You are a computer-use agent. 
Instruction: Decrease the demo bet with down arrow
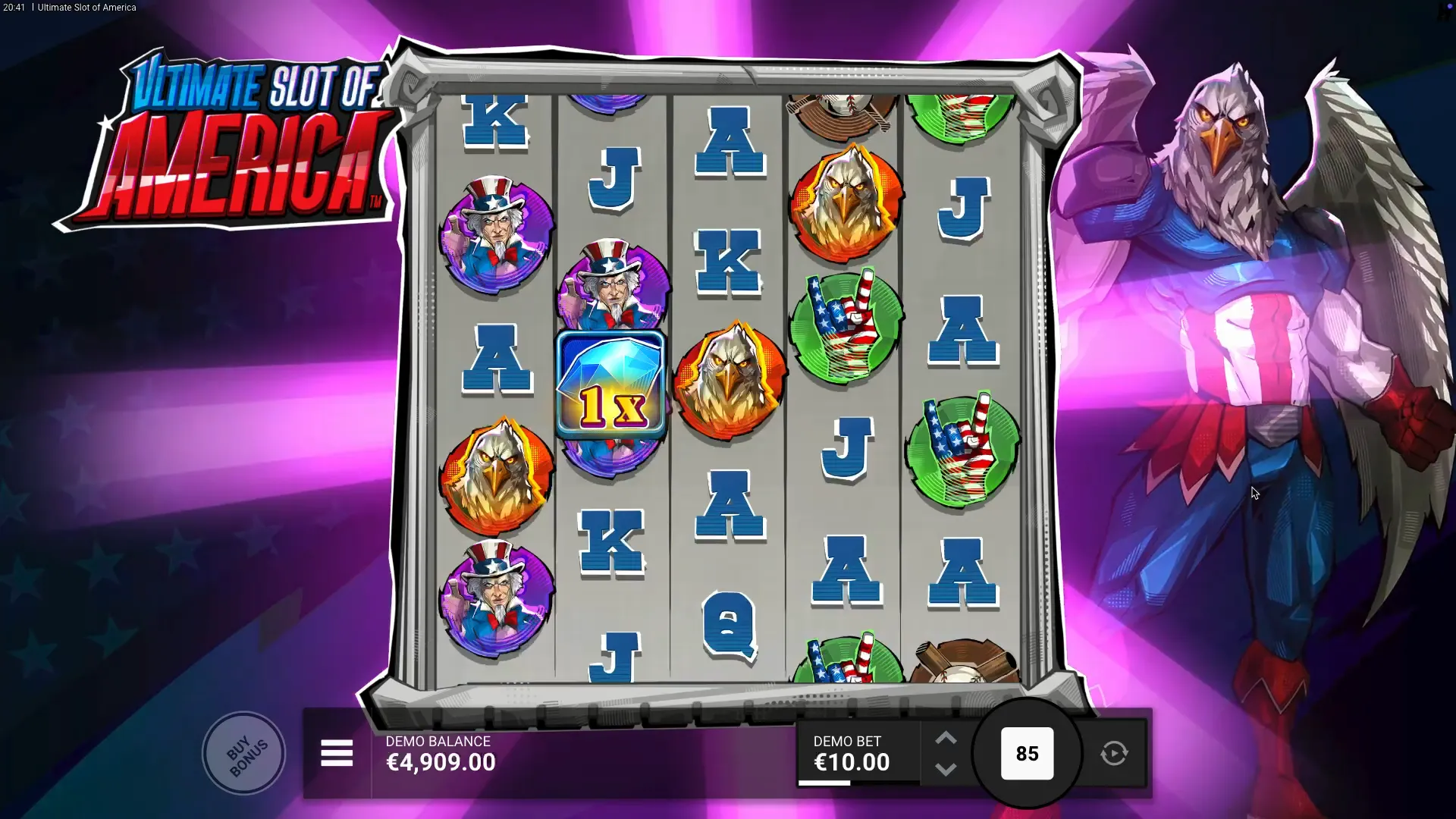946,770
